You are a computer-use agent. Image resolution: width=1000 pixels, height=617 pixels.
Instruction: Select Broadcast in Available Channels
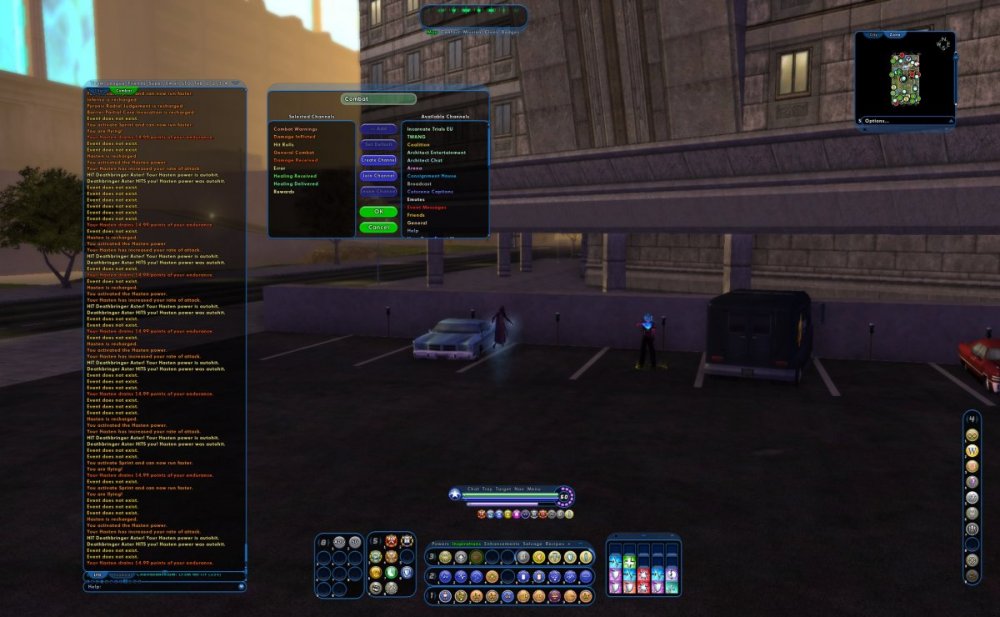click(x=420, y=183)
